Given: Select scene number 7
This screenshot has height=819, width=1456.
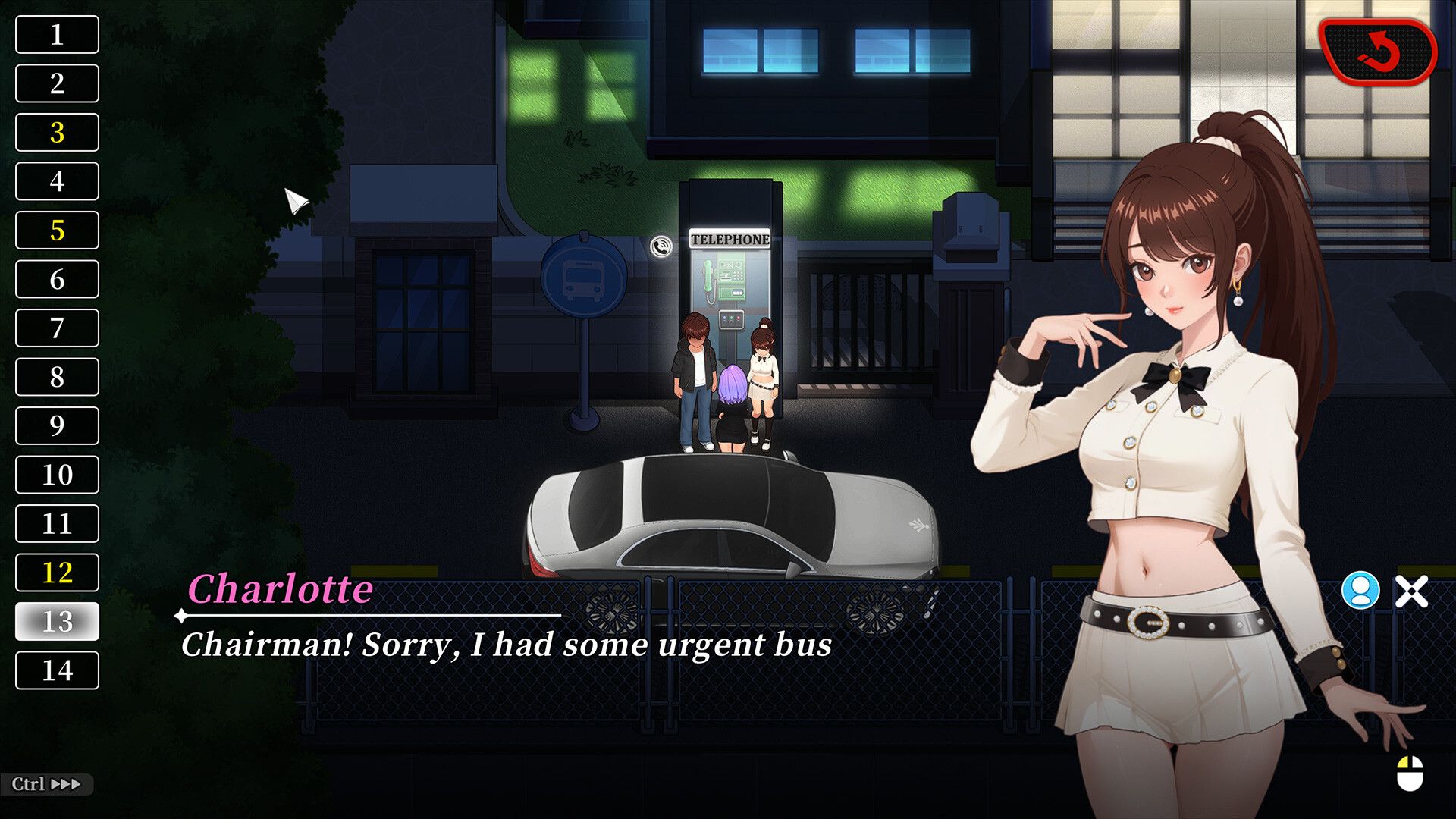Looking at the screenshot, I should (57, 328).
